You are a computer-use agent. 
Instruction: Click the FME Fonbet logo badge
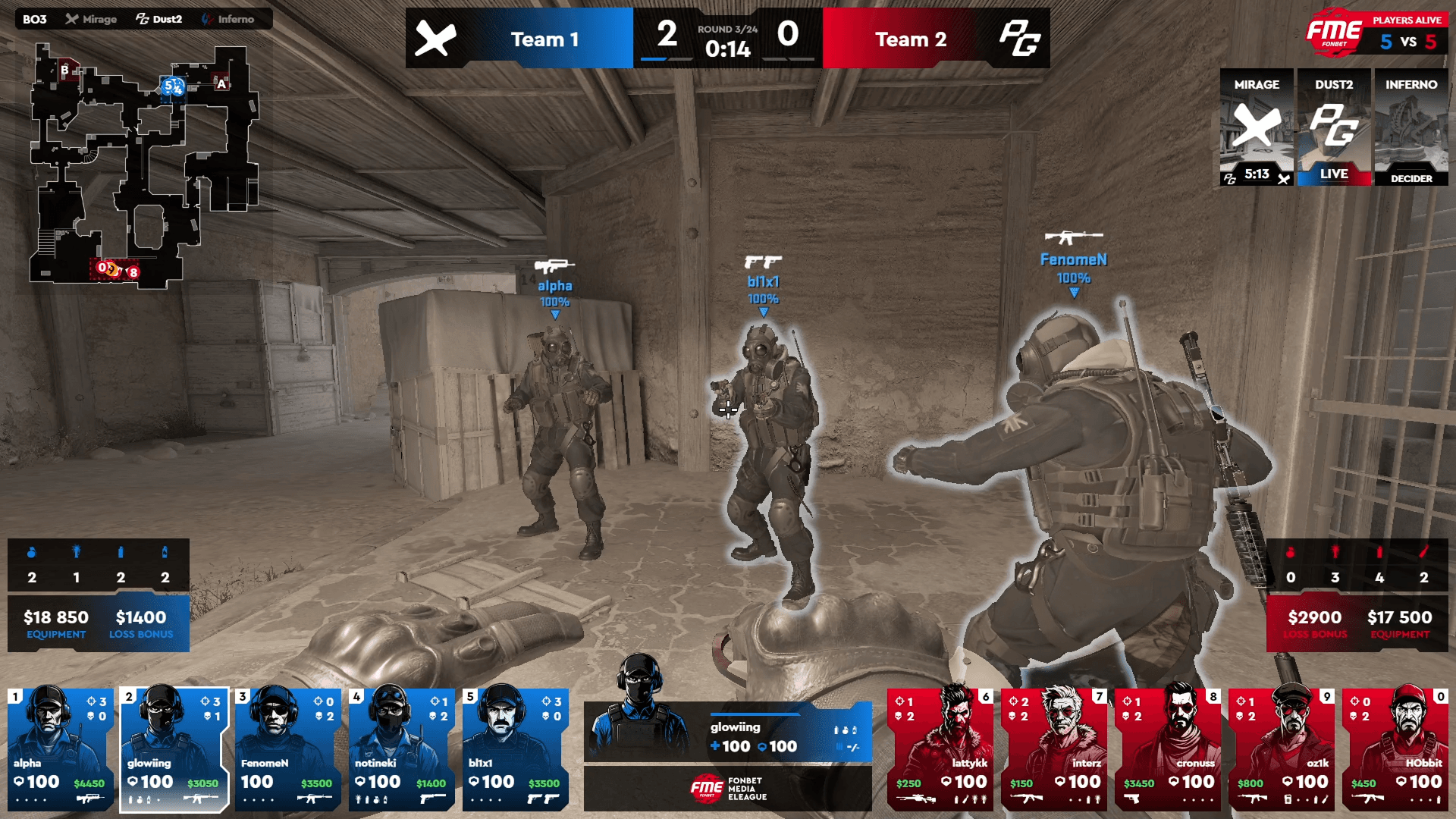pos(1333,33)
